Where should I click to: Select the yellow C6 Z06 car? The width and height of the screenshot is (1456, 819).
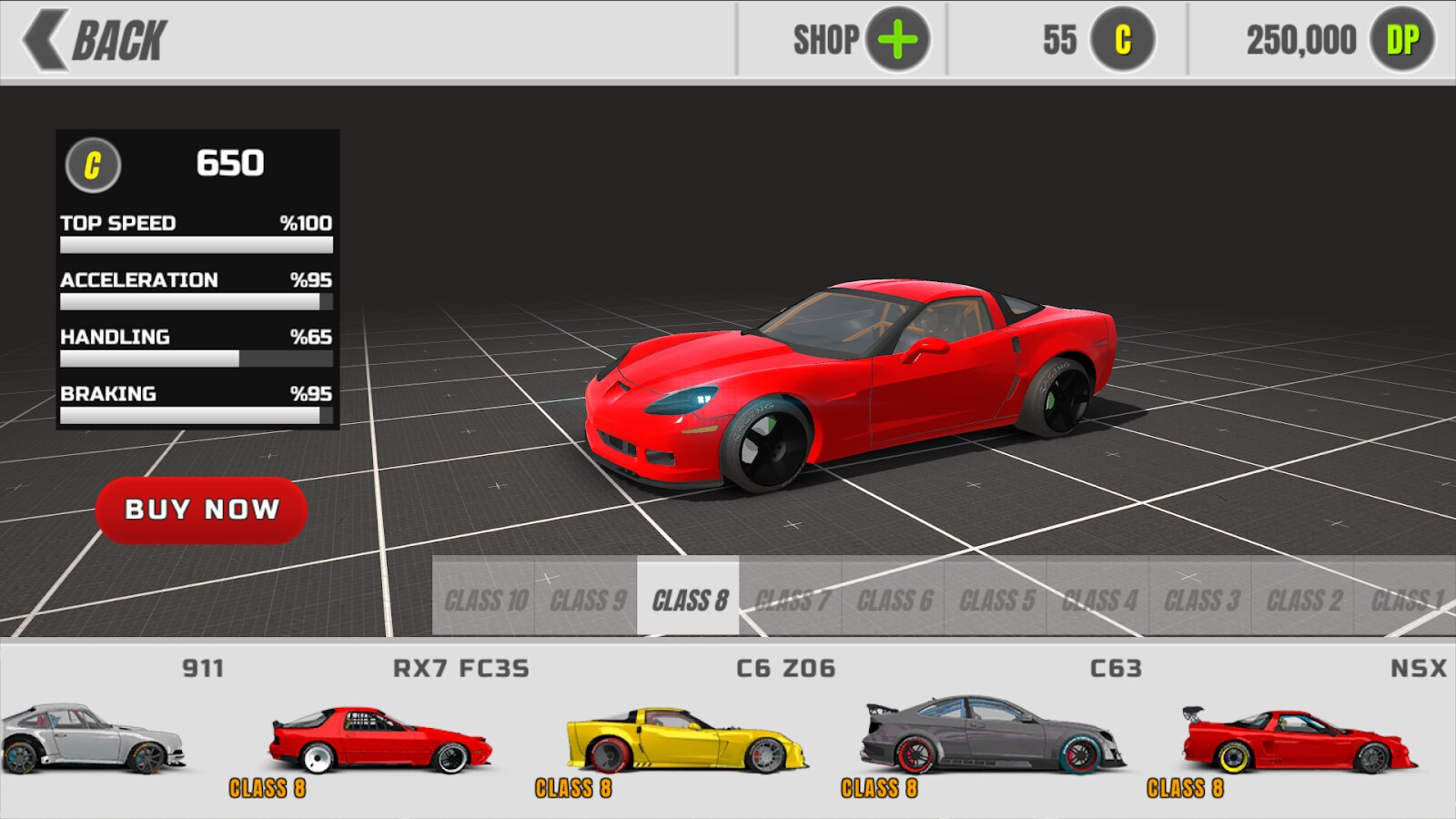coord(686,741)
